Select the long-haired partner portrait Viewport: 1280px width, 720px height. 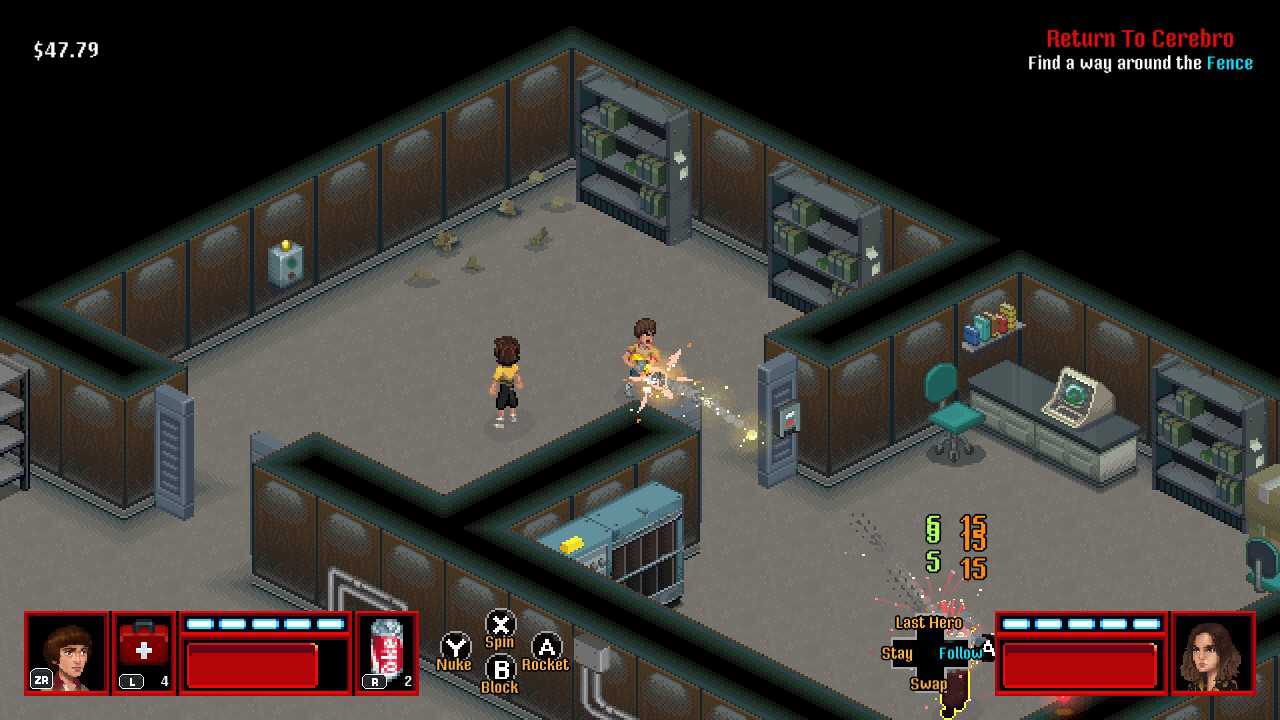click(1212, 653)
